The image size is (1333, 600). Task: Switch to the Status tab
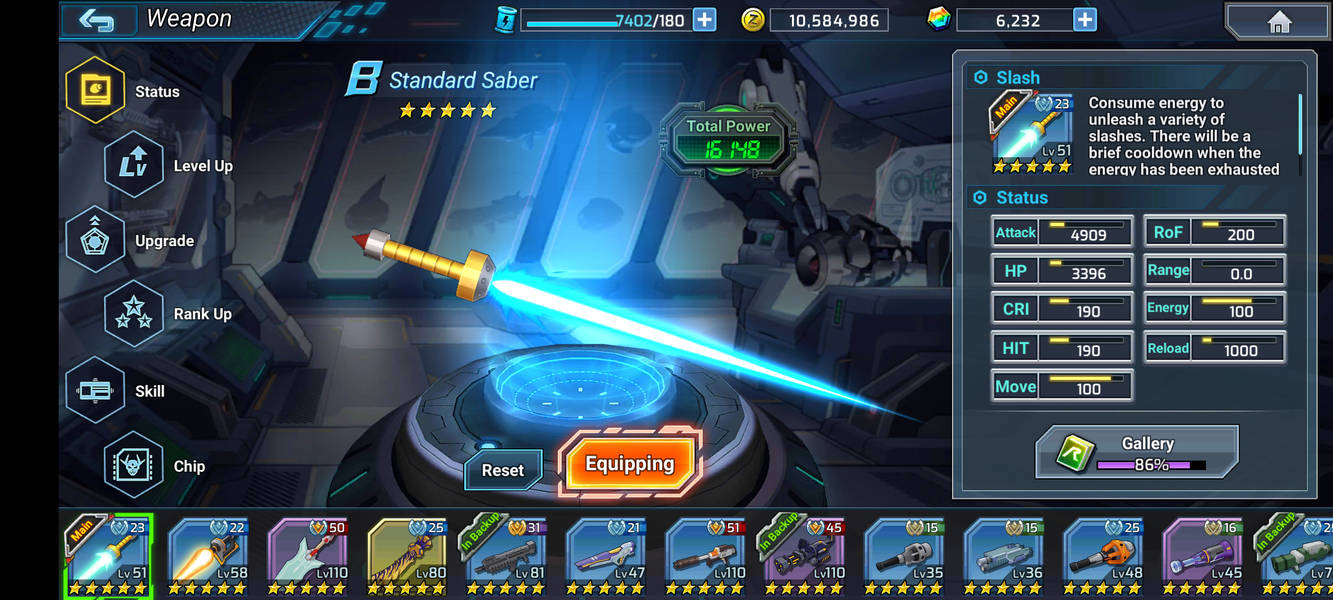(96, 90)
